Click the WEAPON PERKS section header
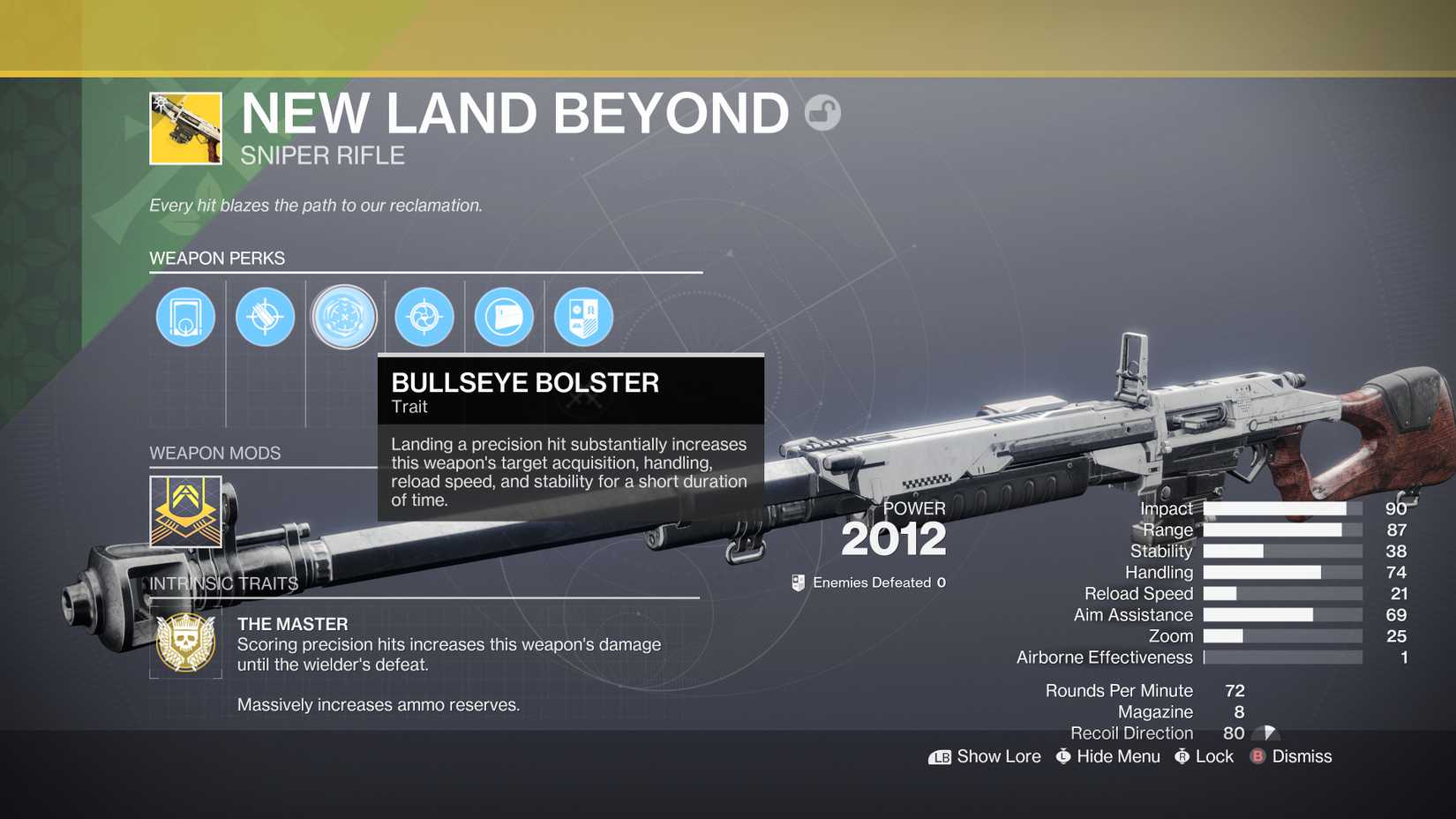This screenshot has width=1456, height=819. (217, 258)
